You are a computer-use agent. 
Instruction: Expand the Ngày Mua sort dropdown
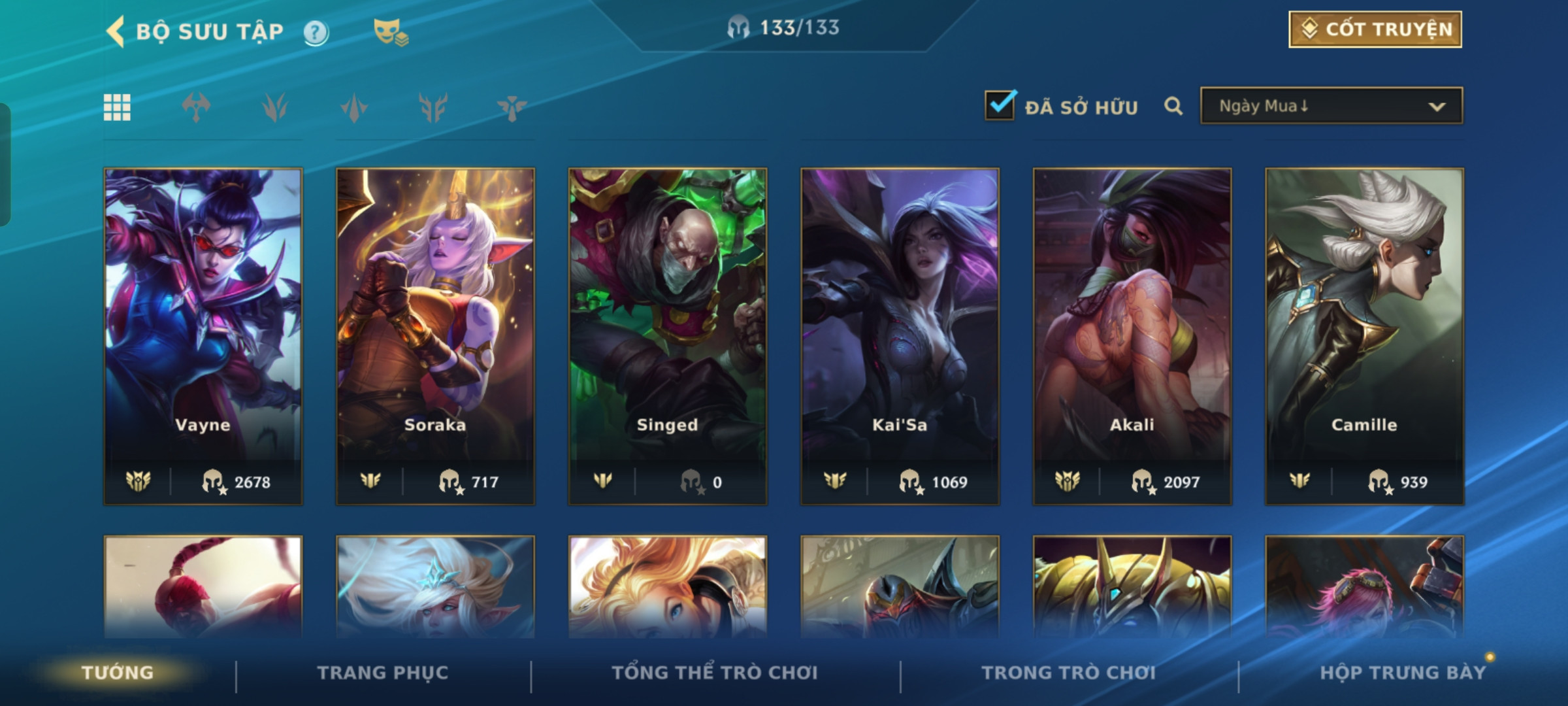1331,106
